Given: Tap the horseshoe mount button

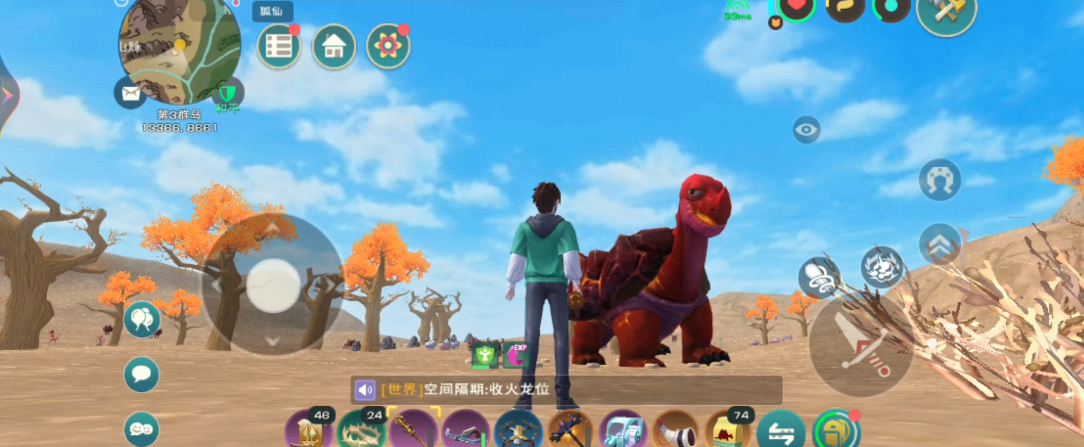Looking at the screenshot, I should coord(939,180).
